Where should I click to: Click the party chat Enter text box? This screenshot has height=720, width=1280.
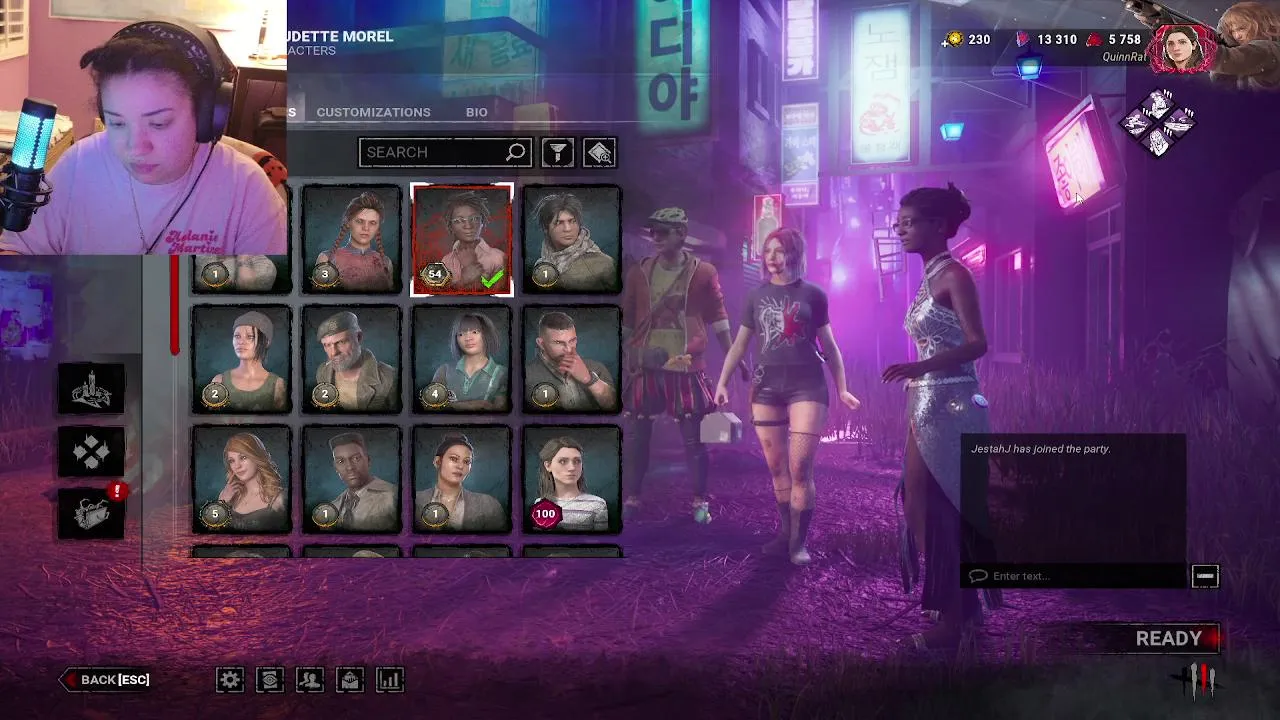tap(1075, 576)
